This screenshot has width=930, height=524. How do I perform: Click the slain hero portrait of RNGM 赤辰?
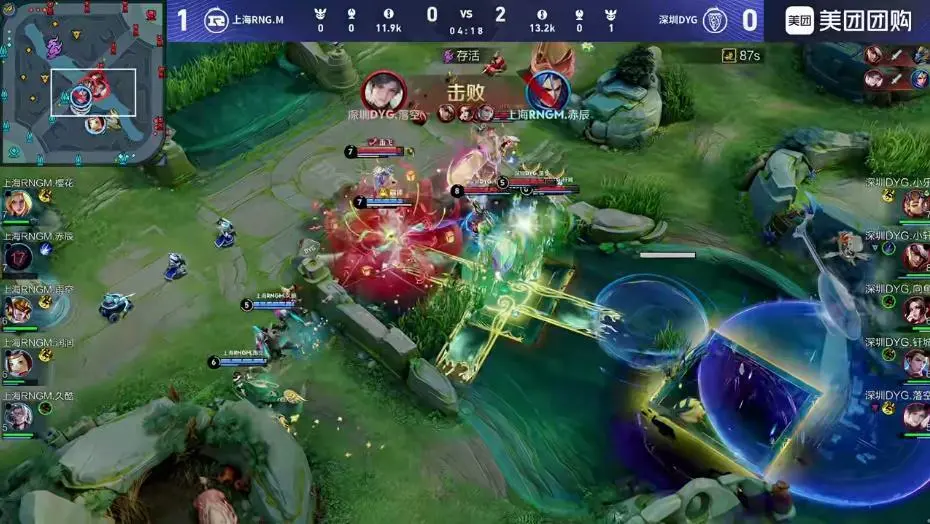click(x=547, y=92)
